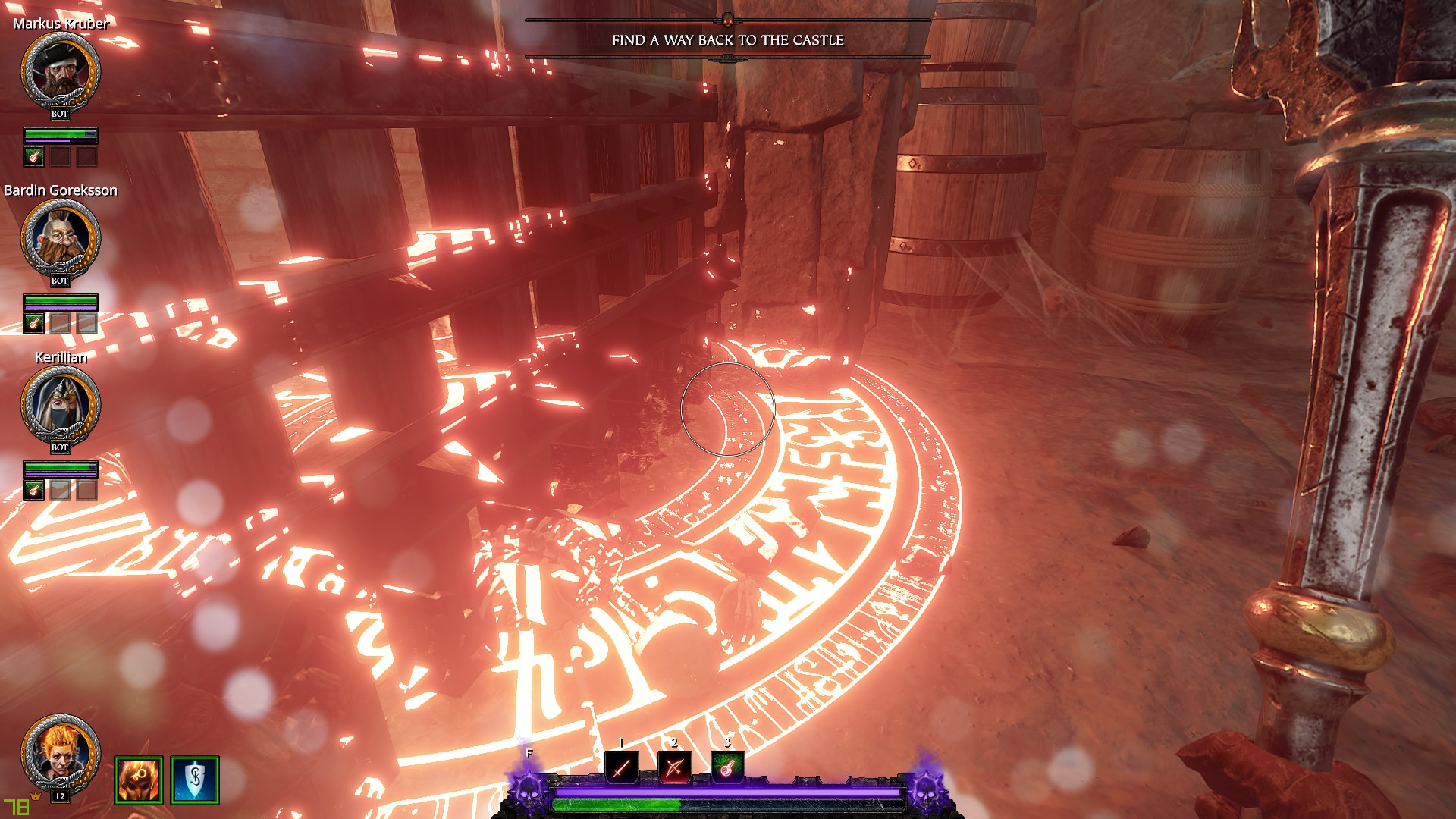Click Markus Kruber's healing potion slot
The image size is (1456, 819).
pos(34,157)
